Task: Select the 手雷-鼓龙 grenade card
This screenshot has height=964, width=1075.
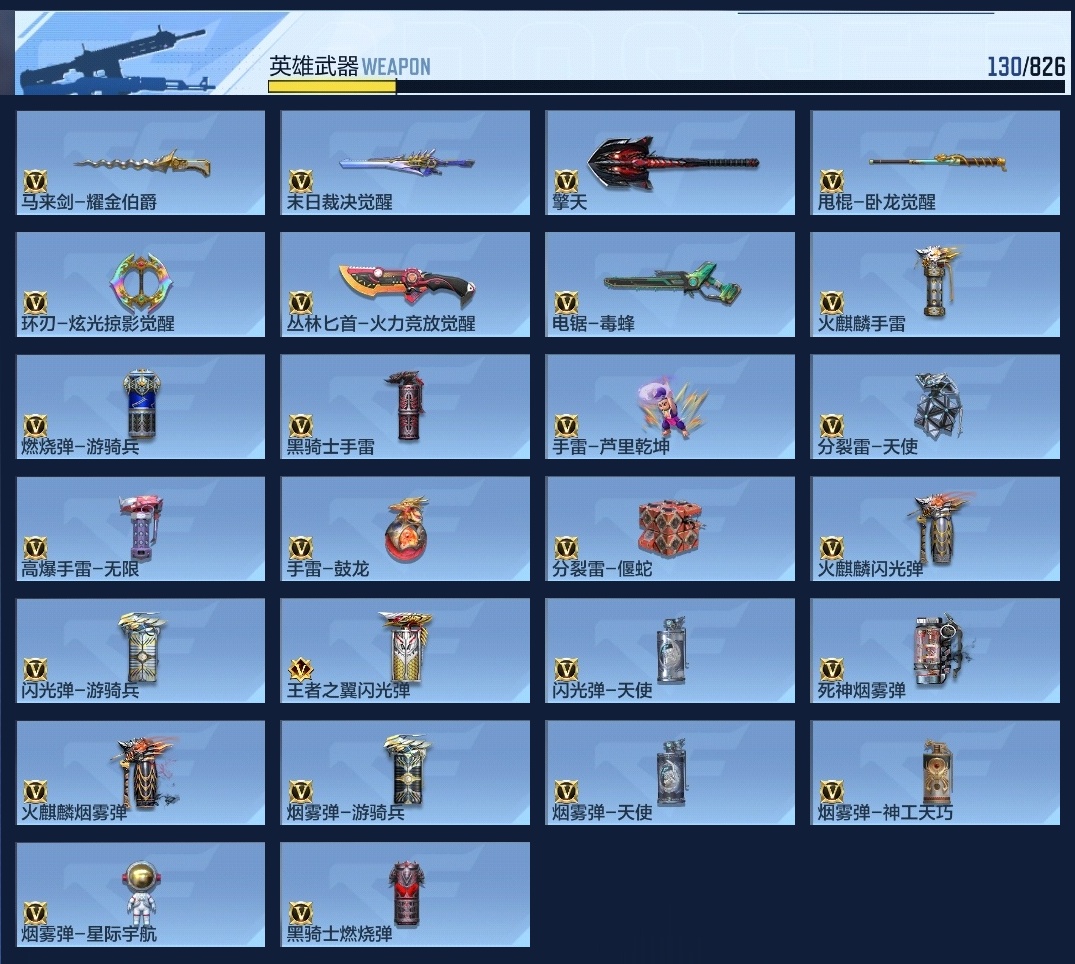Action: click(405, 528)
